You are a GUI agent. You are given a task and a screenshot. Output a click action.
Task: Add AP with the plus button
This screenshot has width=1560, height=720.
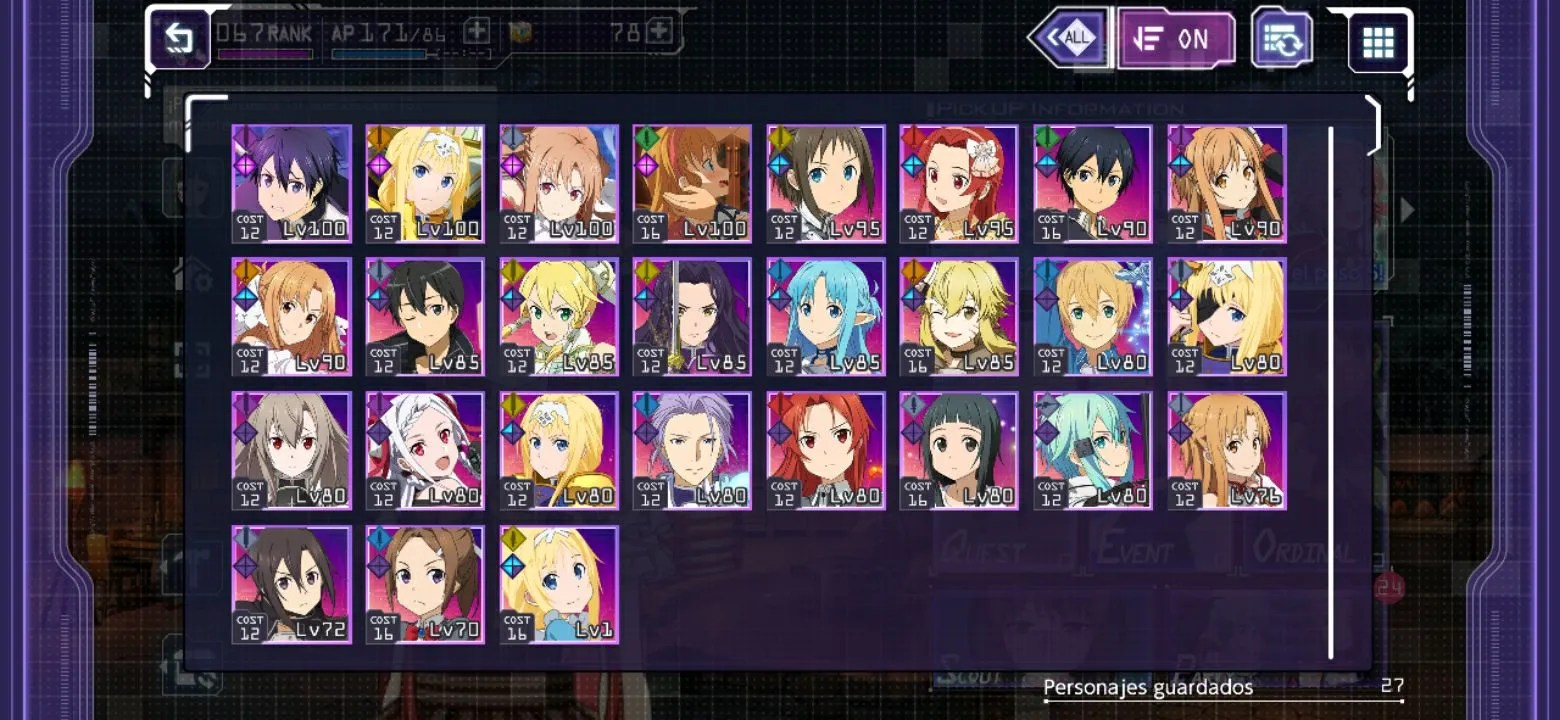(x=477, y=32)
